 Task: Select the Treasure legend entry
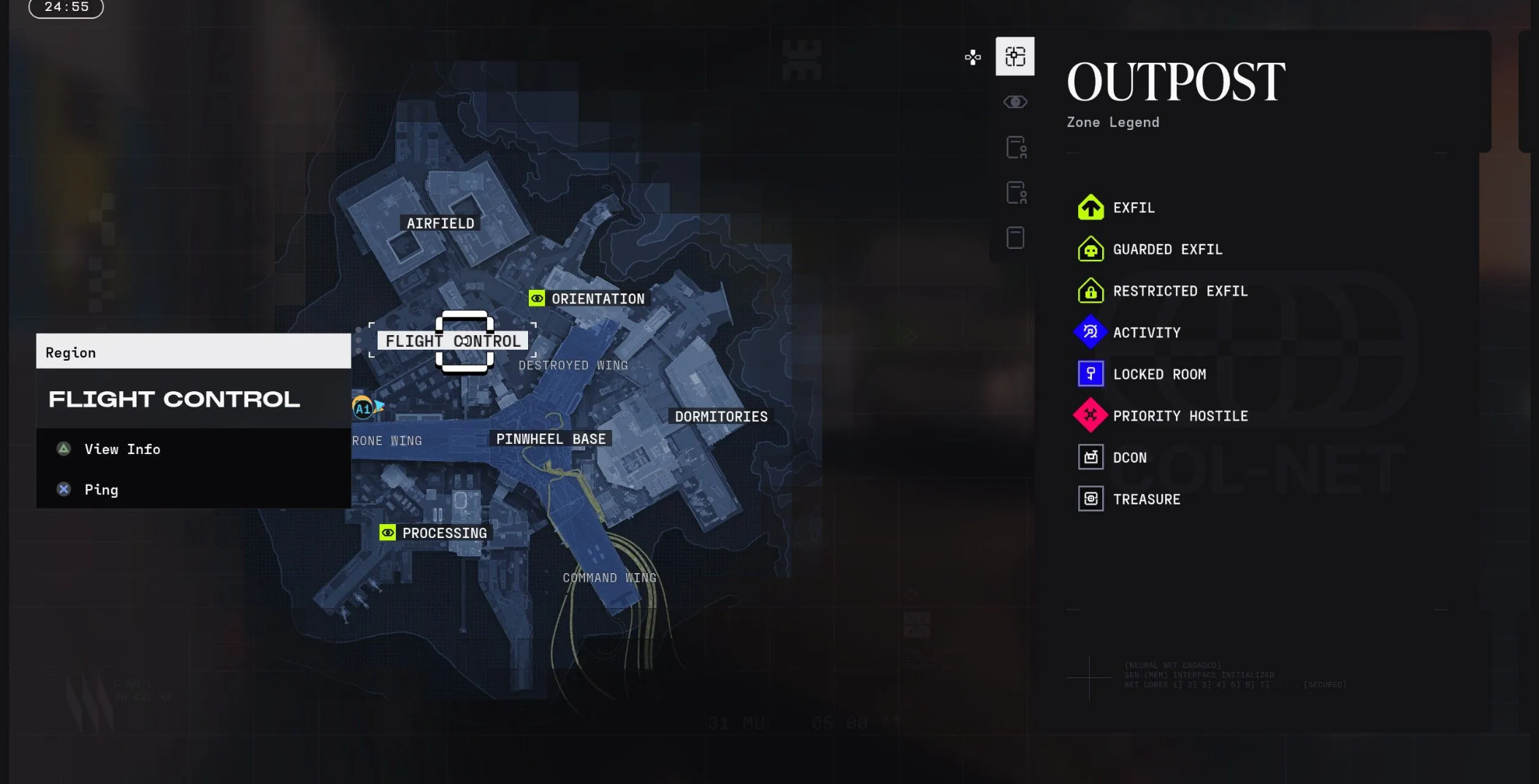[x=1146, y=499]
